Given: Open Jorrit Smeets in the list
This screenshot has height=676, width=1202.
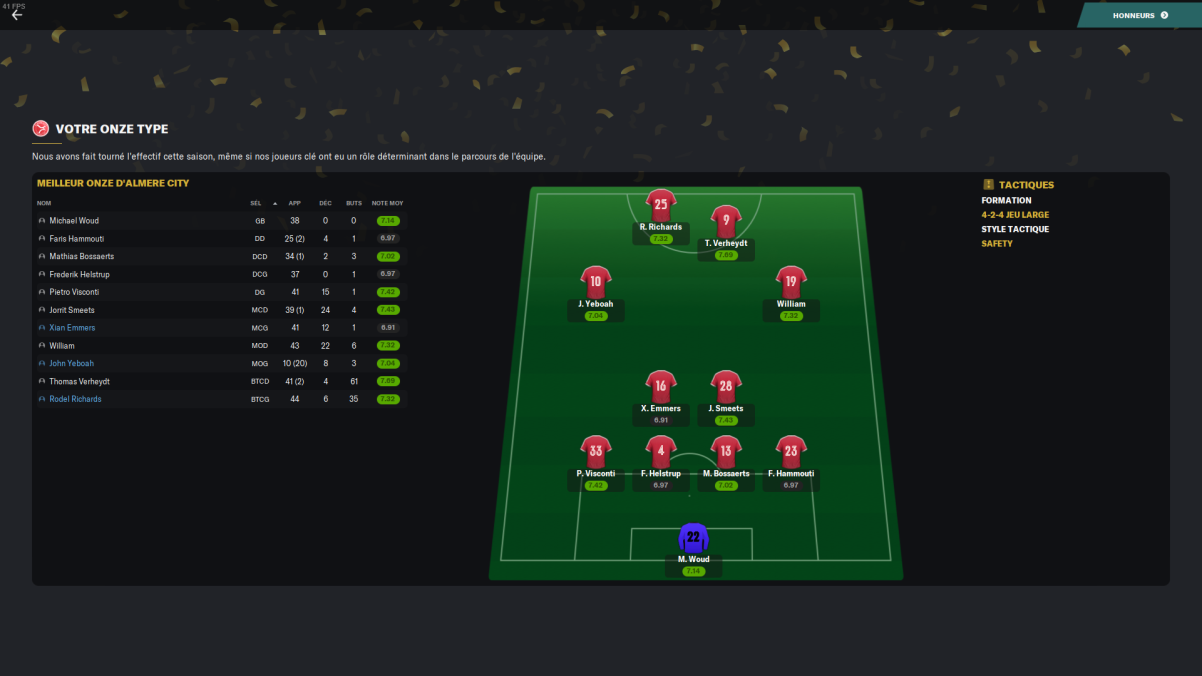Looking at the screenshot, I should (x=71, y=310).
